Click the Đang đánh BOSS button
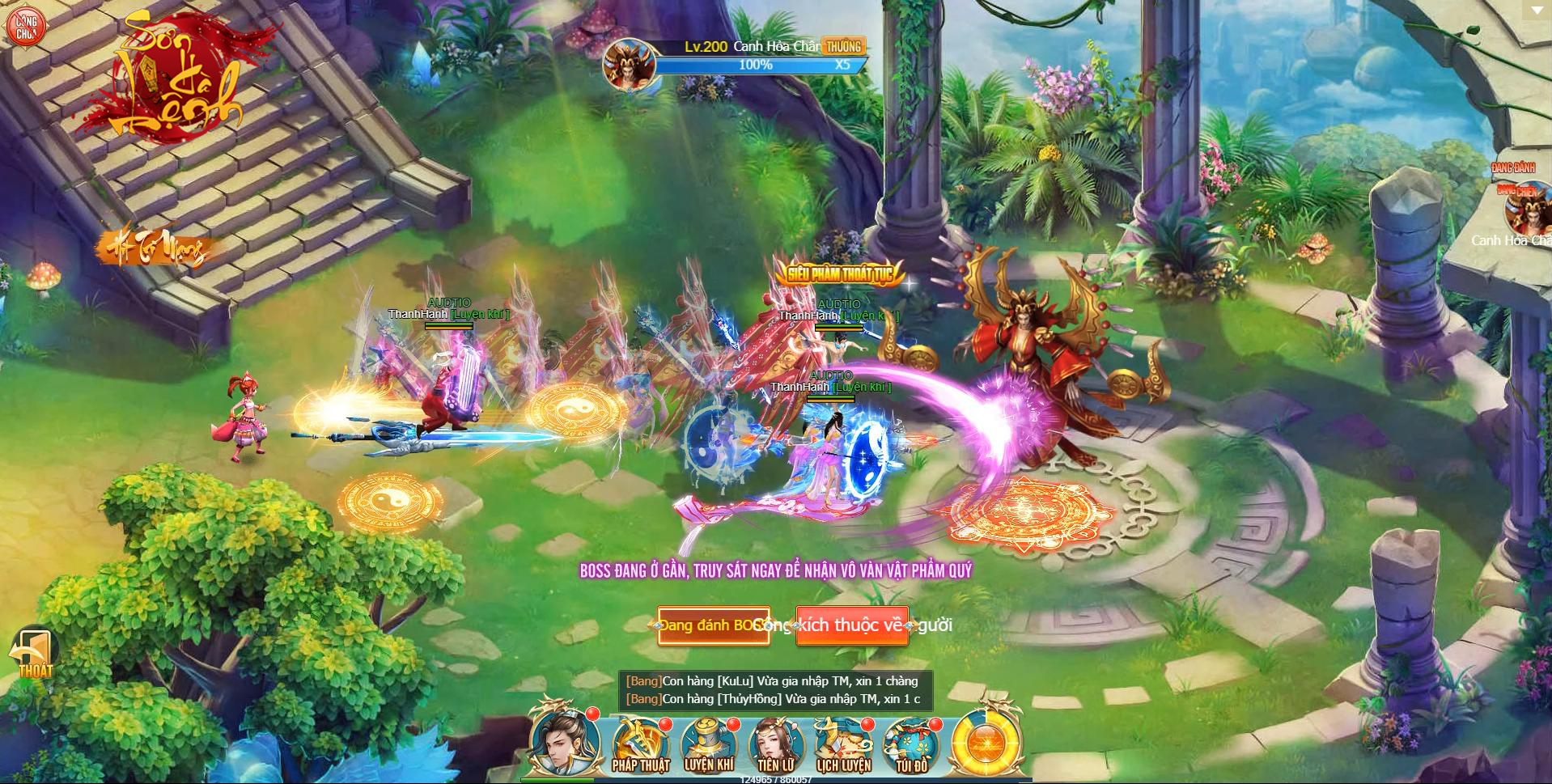Viewport: 1552px width, 784px height. pos(713,625)
